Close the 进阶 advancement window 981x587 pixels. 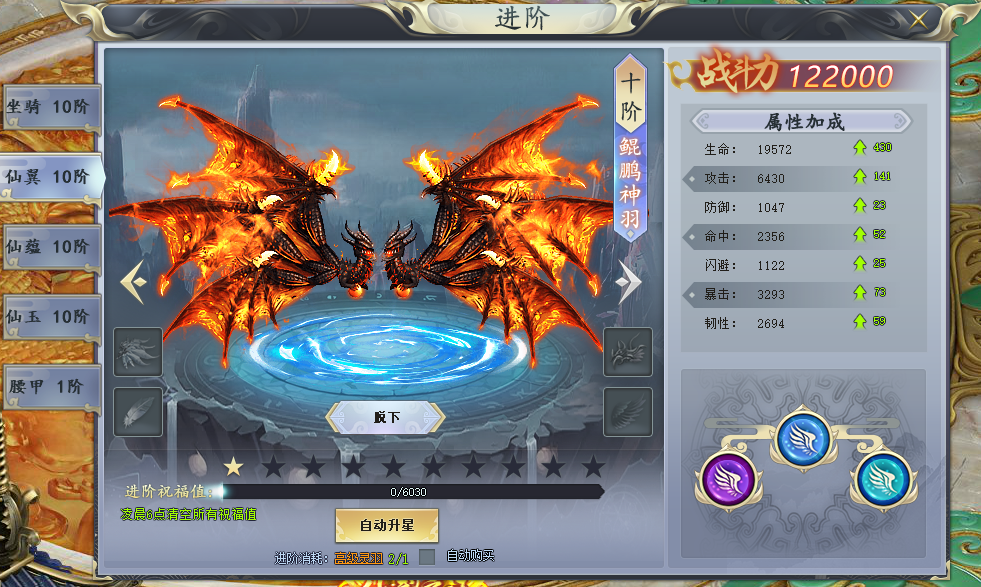pos(918,19)
